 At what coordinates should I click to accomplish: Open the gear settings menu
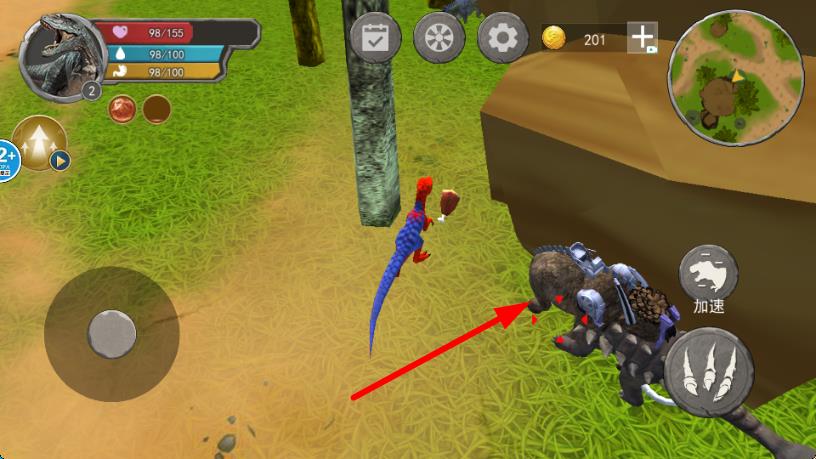tap(502, 39)
